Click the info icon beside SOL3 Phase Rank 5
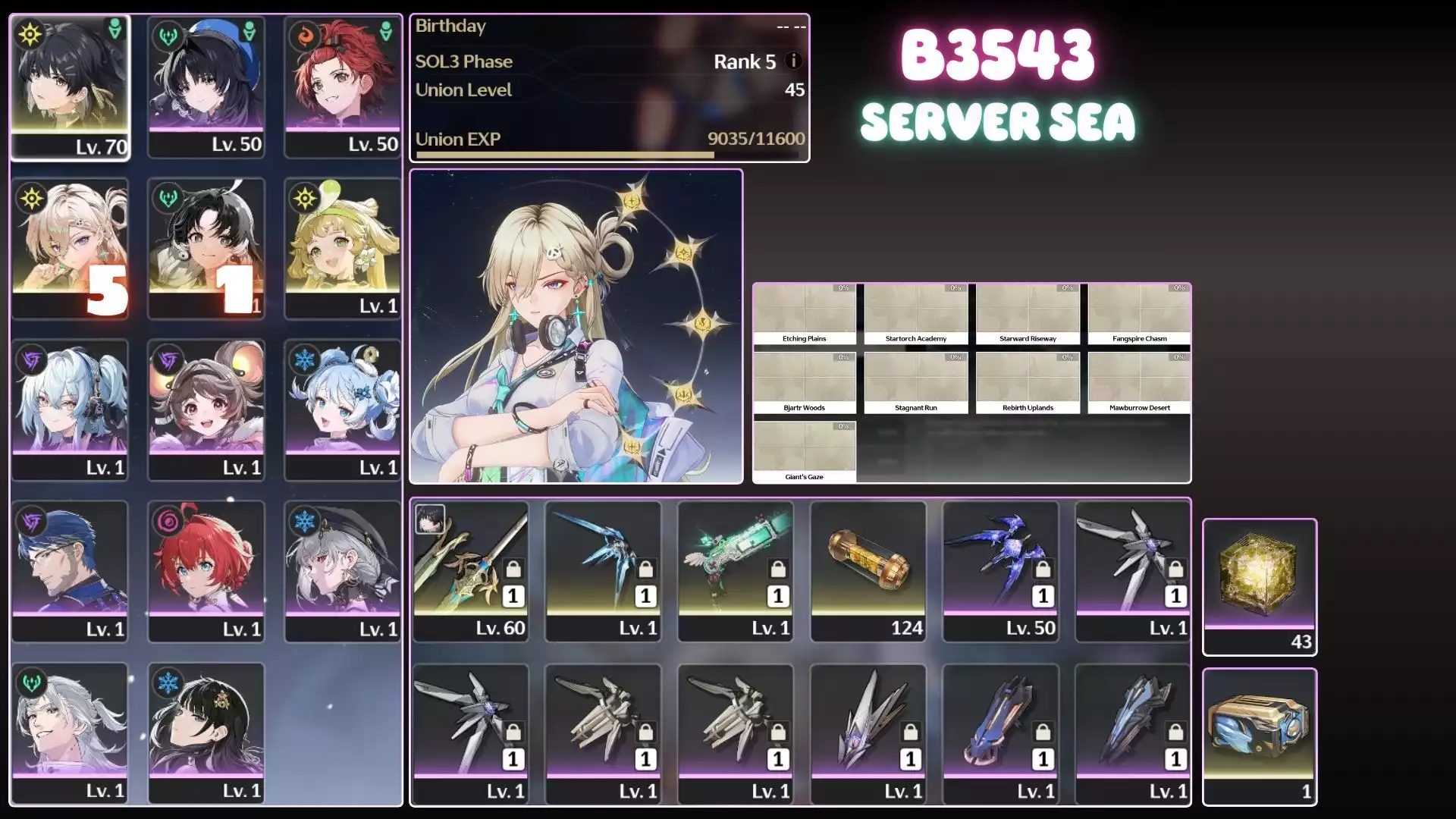The image size is (1456, 819). coord(793,61)
